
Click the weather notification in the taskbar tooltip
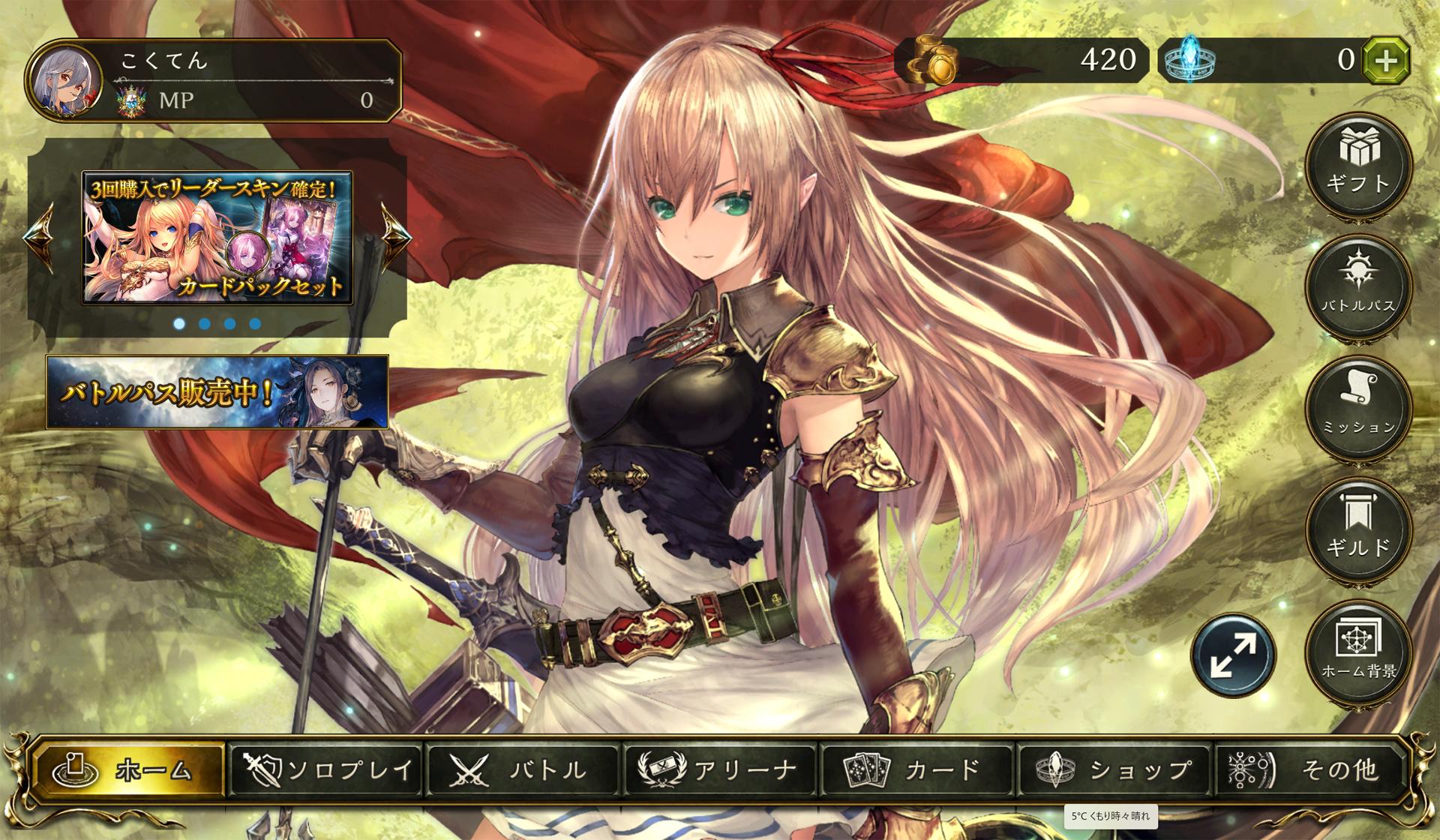1110,816
